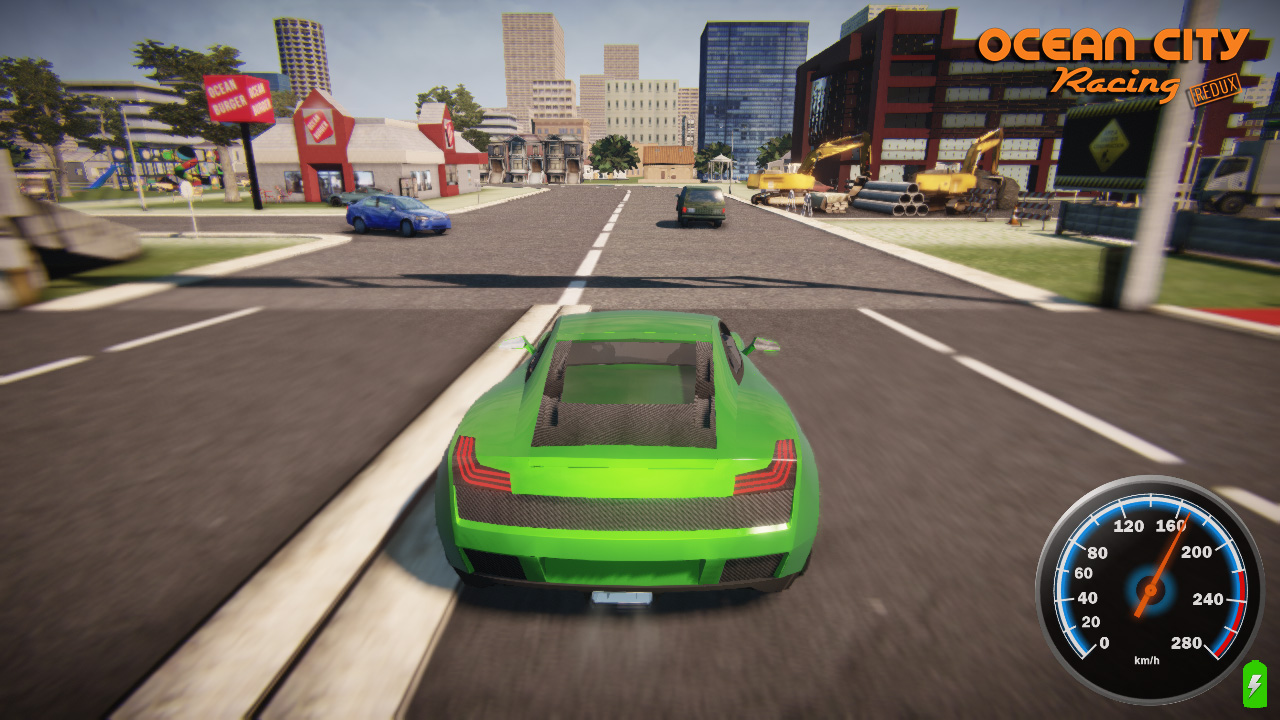Click the green battery energy icon
This screenshot has width=1280, height=720.
pyautogui.click(x=1254, y=684)
